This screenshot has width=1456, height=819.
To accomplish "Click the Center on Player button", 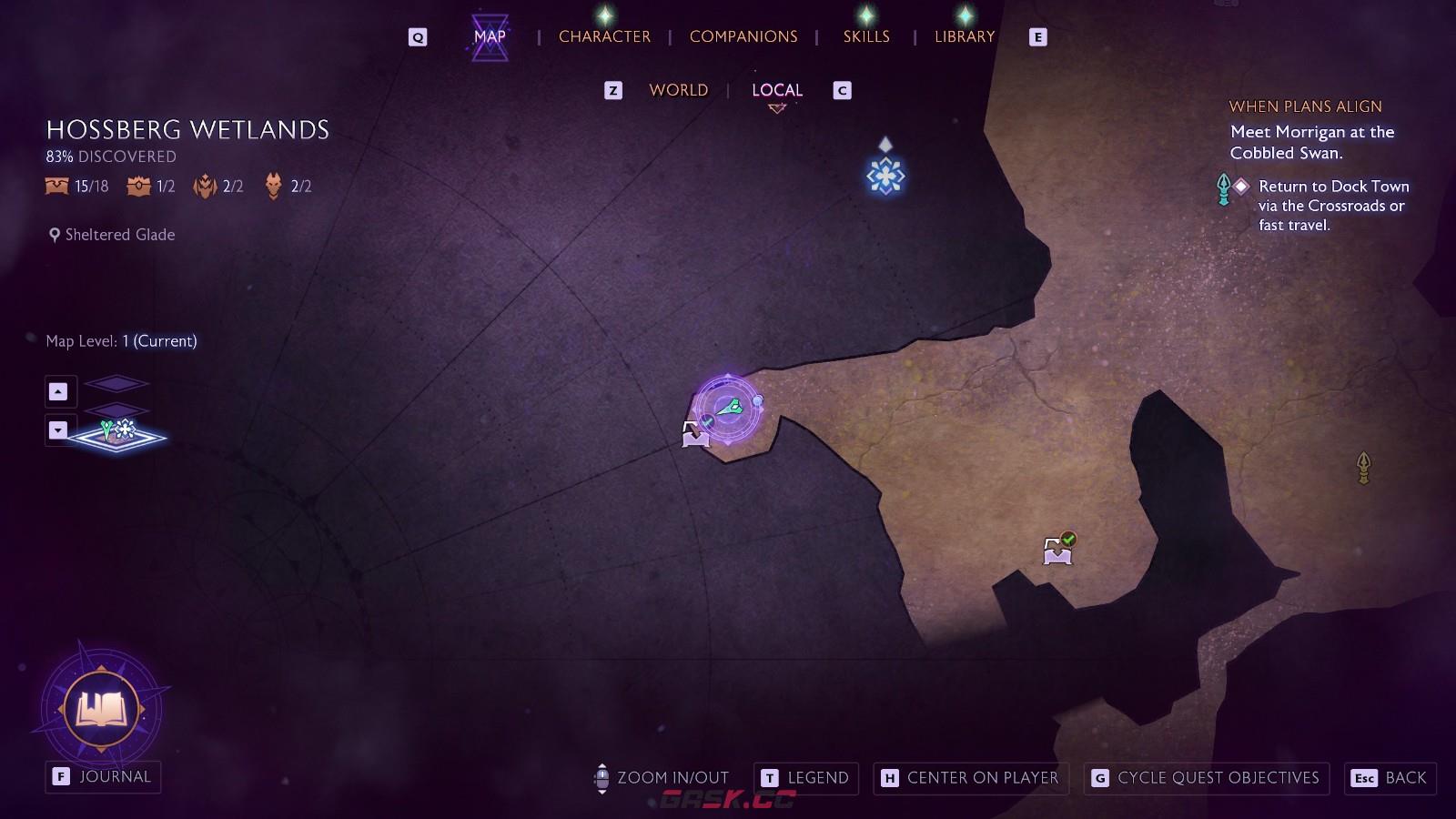I will coord(970,778).
